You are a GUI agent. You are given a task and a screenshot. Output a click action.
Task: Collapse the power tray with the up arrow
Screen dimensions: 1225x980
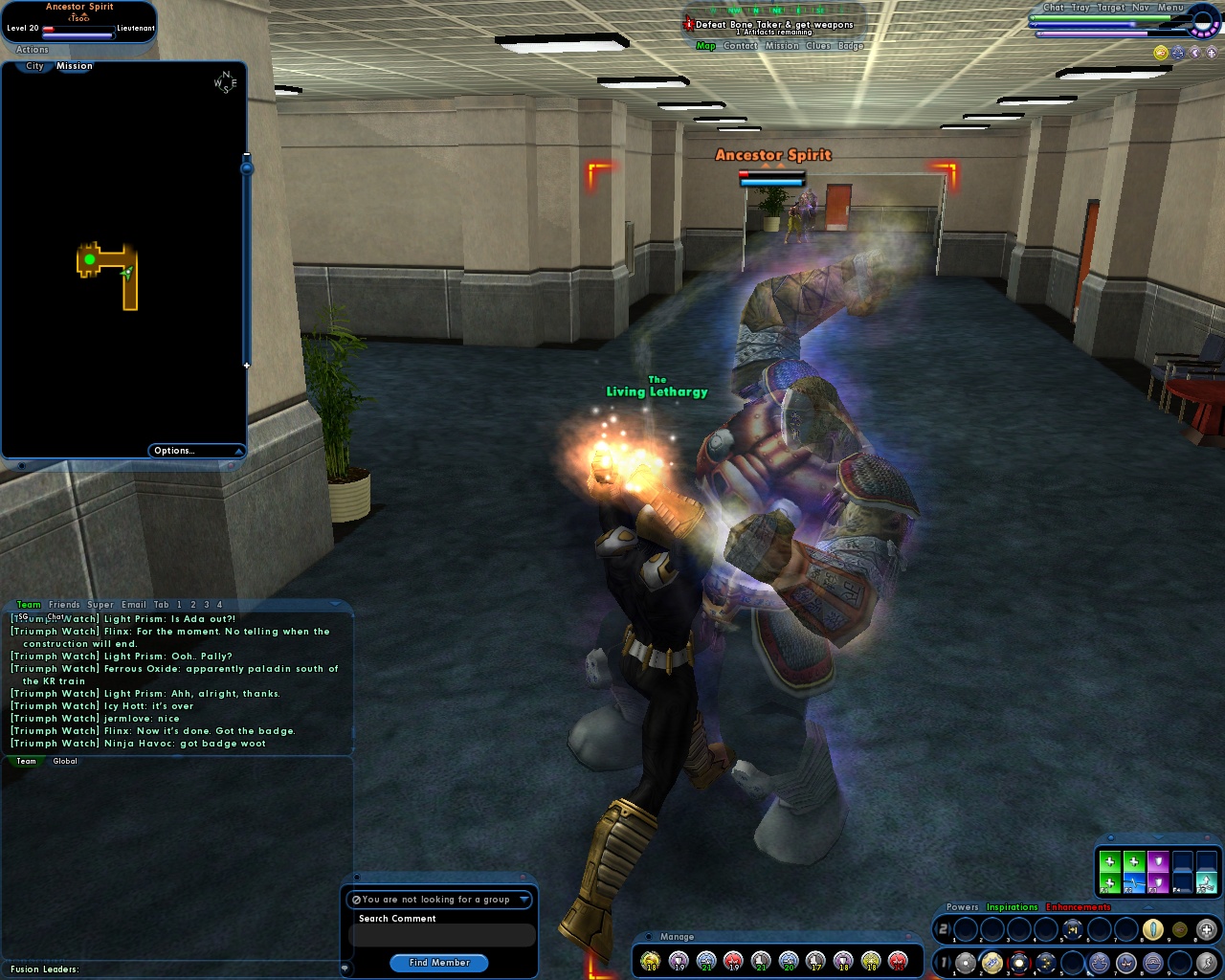[1148, 906]
